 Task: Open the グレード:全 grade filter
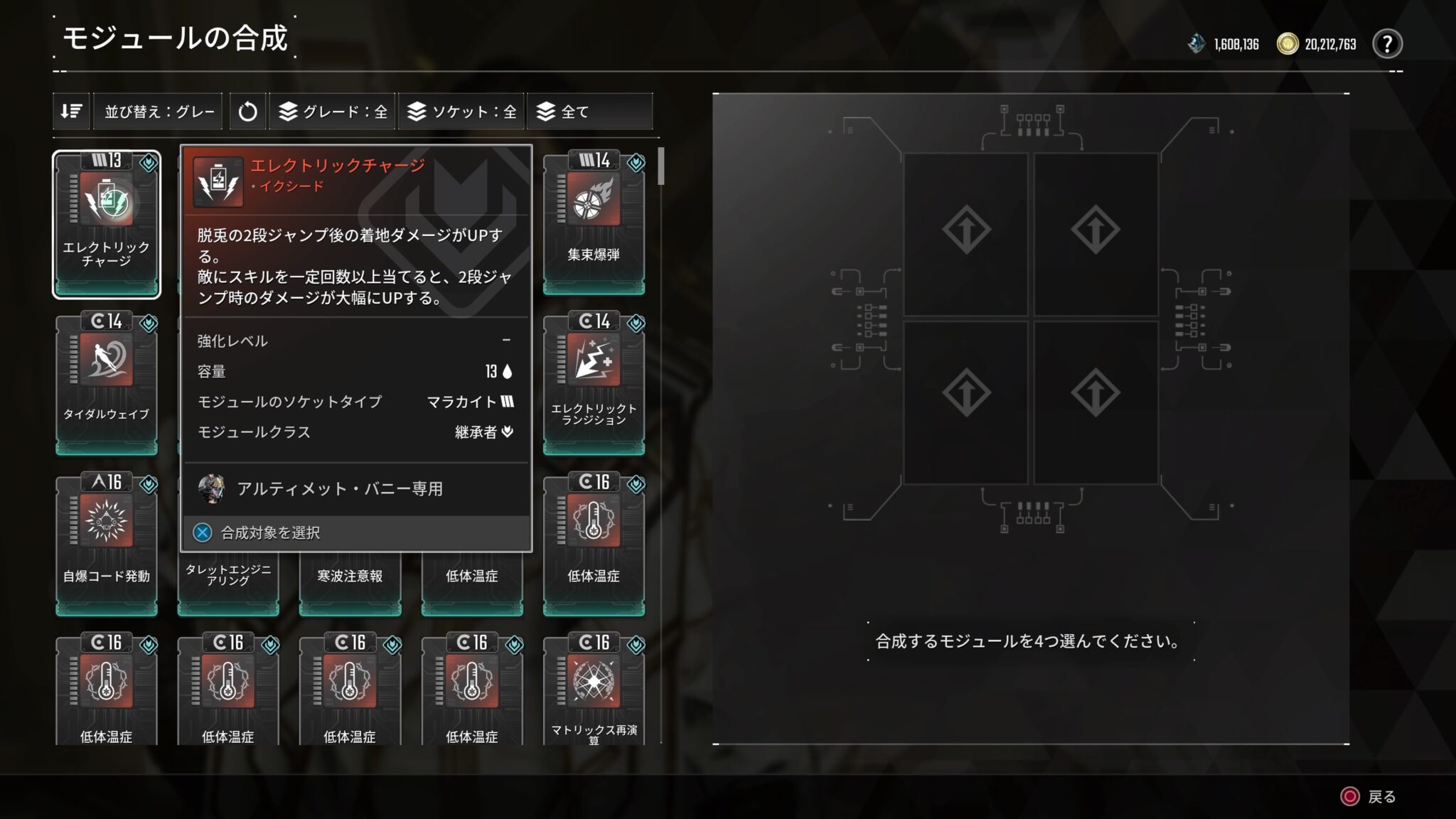(331, 111)
